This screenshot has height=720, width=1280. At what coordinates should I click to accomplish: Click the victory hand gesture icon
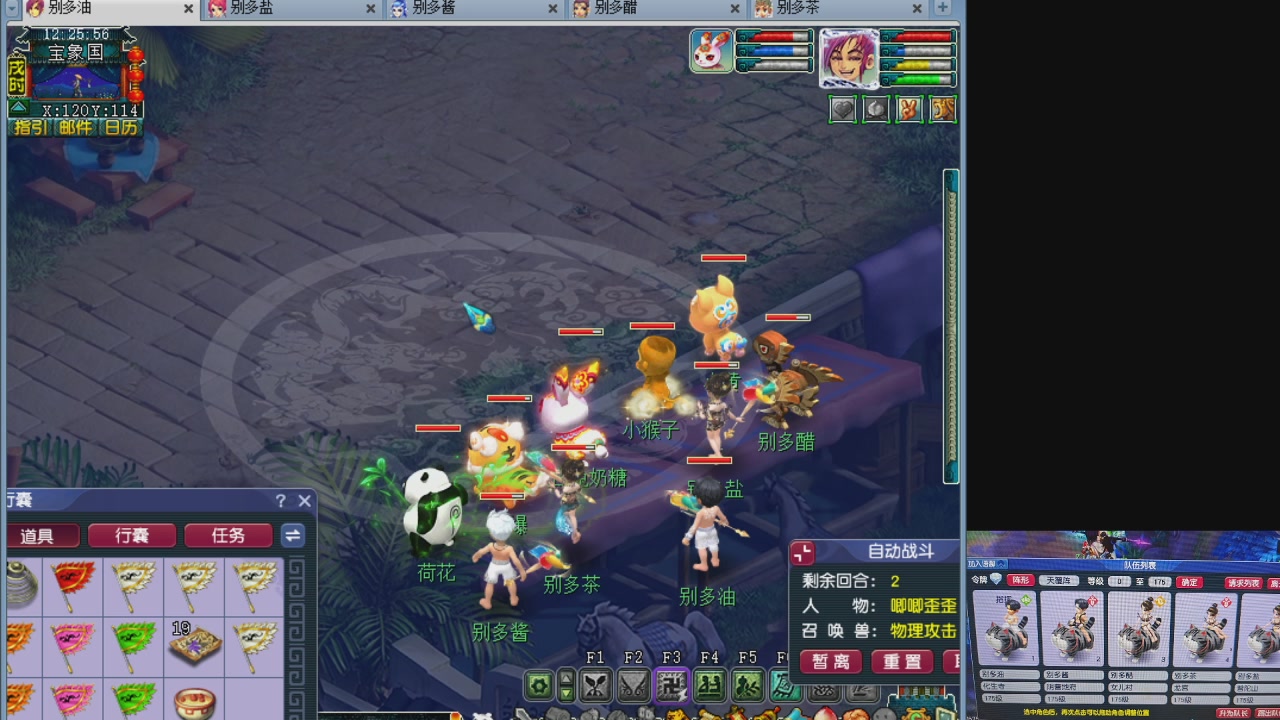click(909, 110)
